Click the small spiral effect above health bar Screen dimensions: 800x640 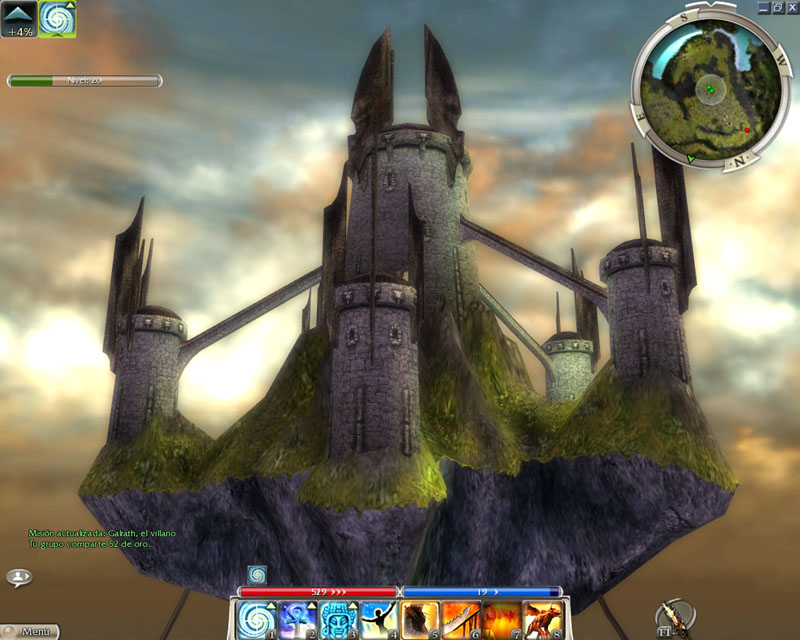coord(257,575)
